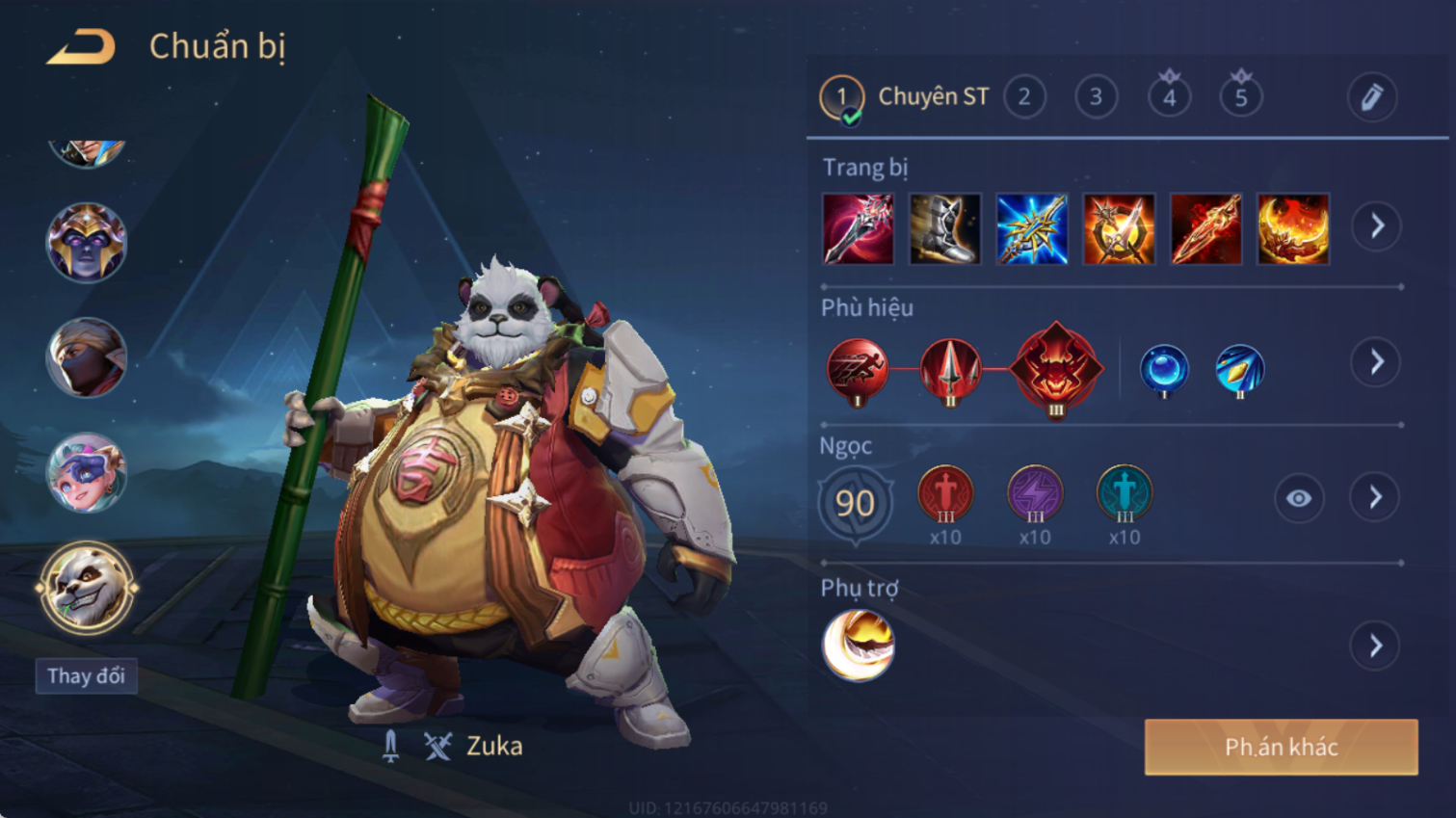Open build preset 5
Viewport: 1456px width, 818px height.
(x=1241, y=97)
